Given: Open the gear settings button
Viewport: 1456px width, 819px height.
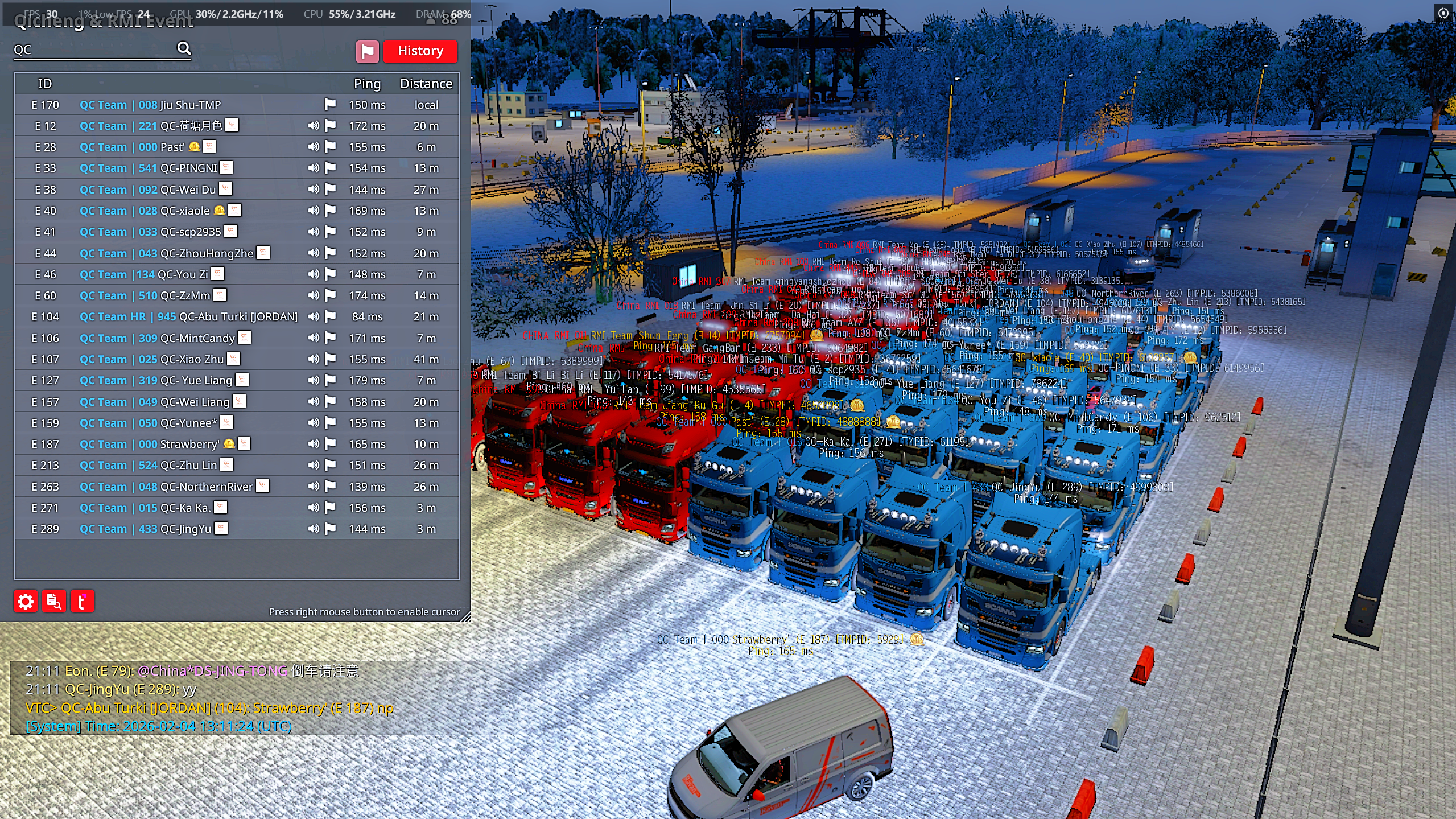Looking at the screenshot, I should click(x=26, y=601).
